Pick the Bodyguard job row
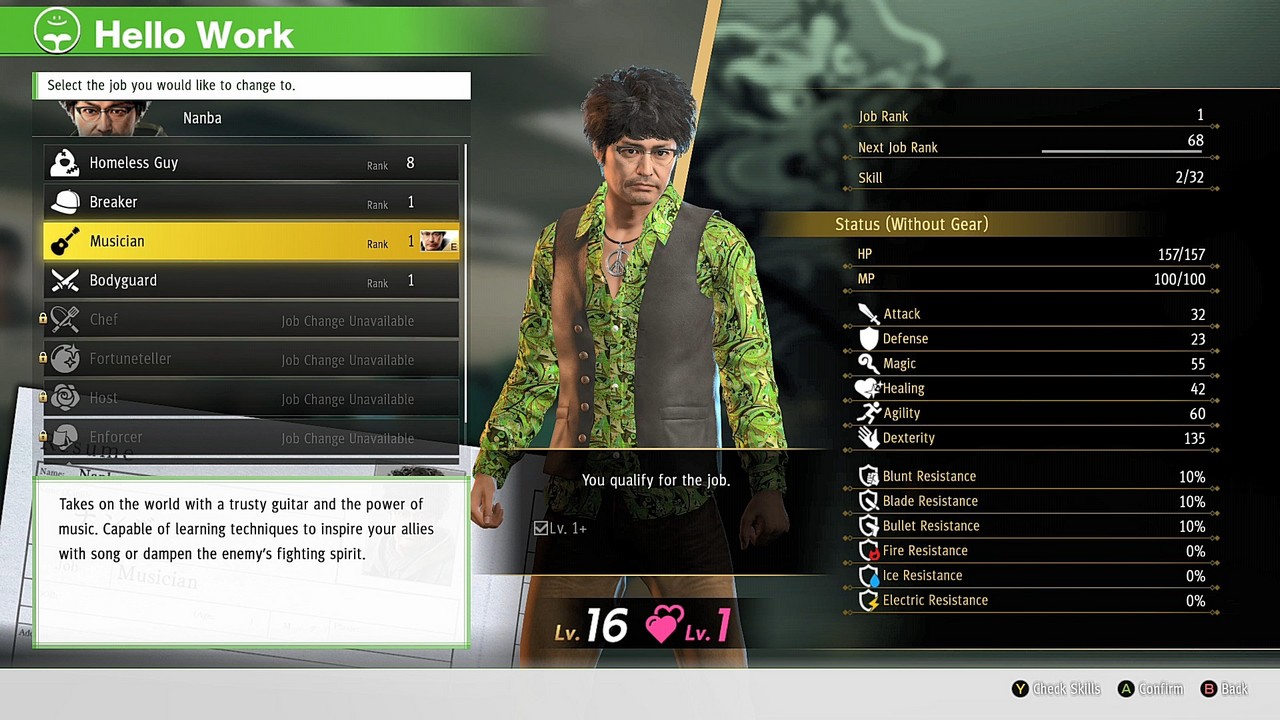 250,281
